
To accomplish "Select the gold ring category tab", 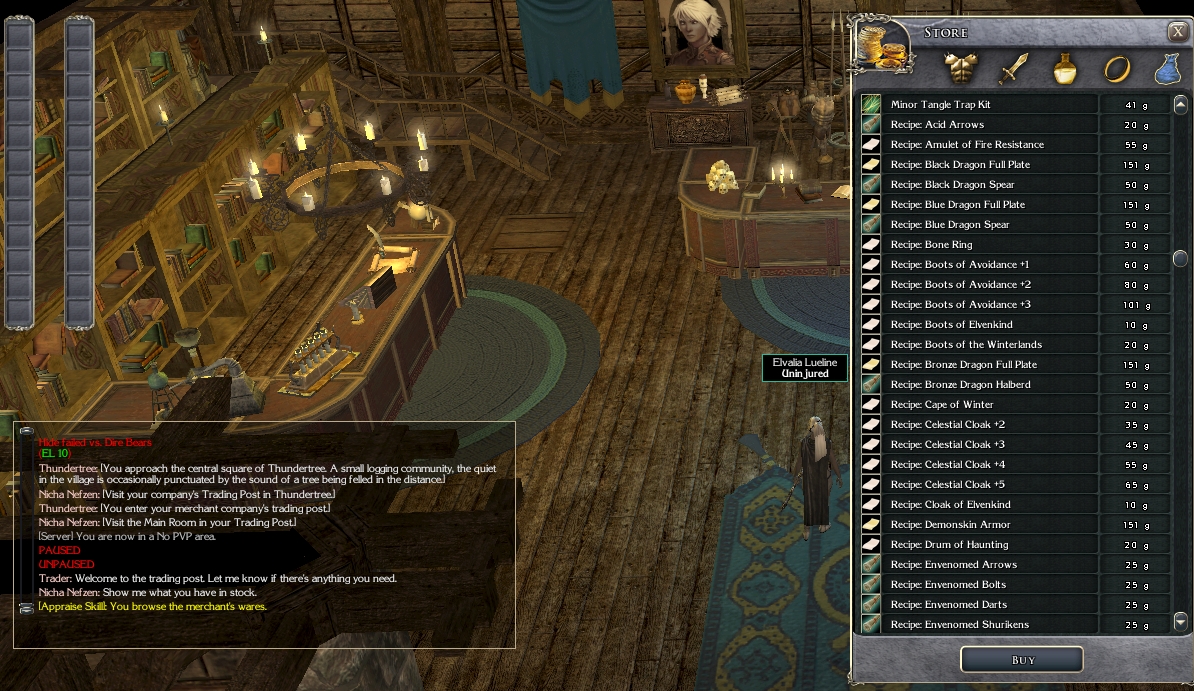I will pyautogui.click(x=1116, y=69).
